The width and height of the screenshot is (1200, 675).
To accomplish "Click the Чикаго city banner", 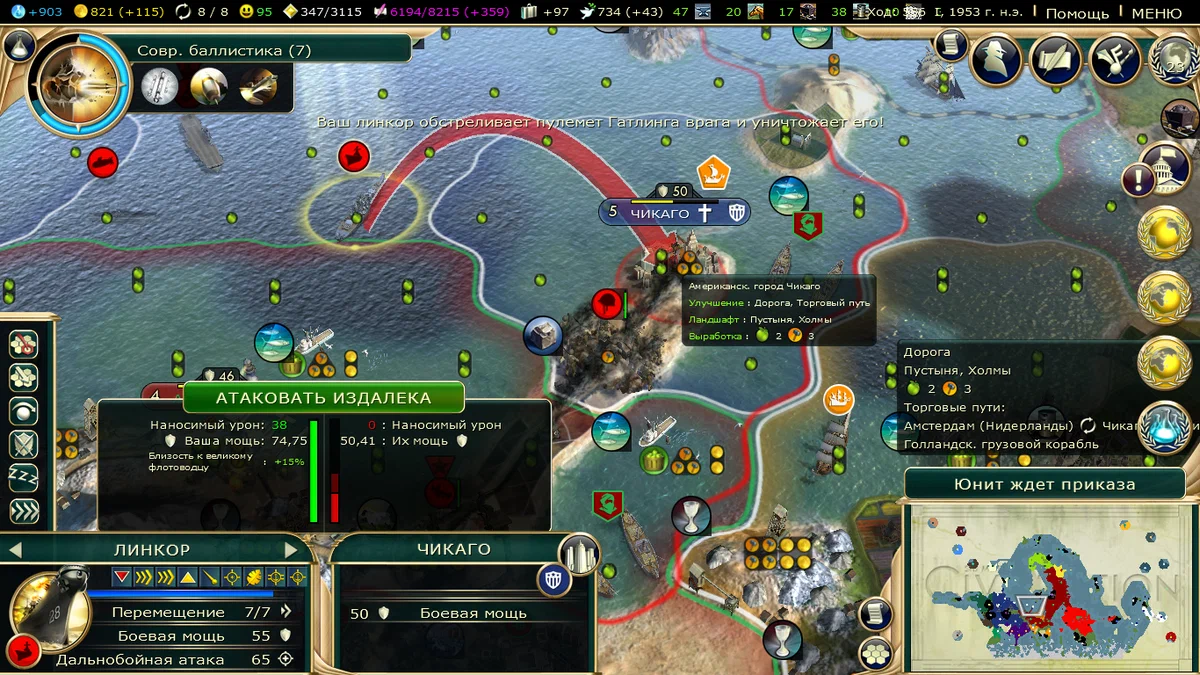I will pos(660,213).
